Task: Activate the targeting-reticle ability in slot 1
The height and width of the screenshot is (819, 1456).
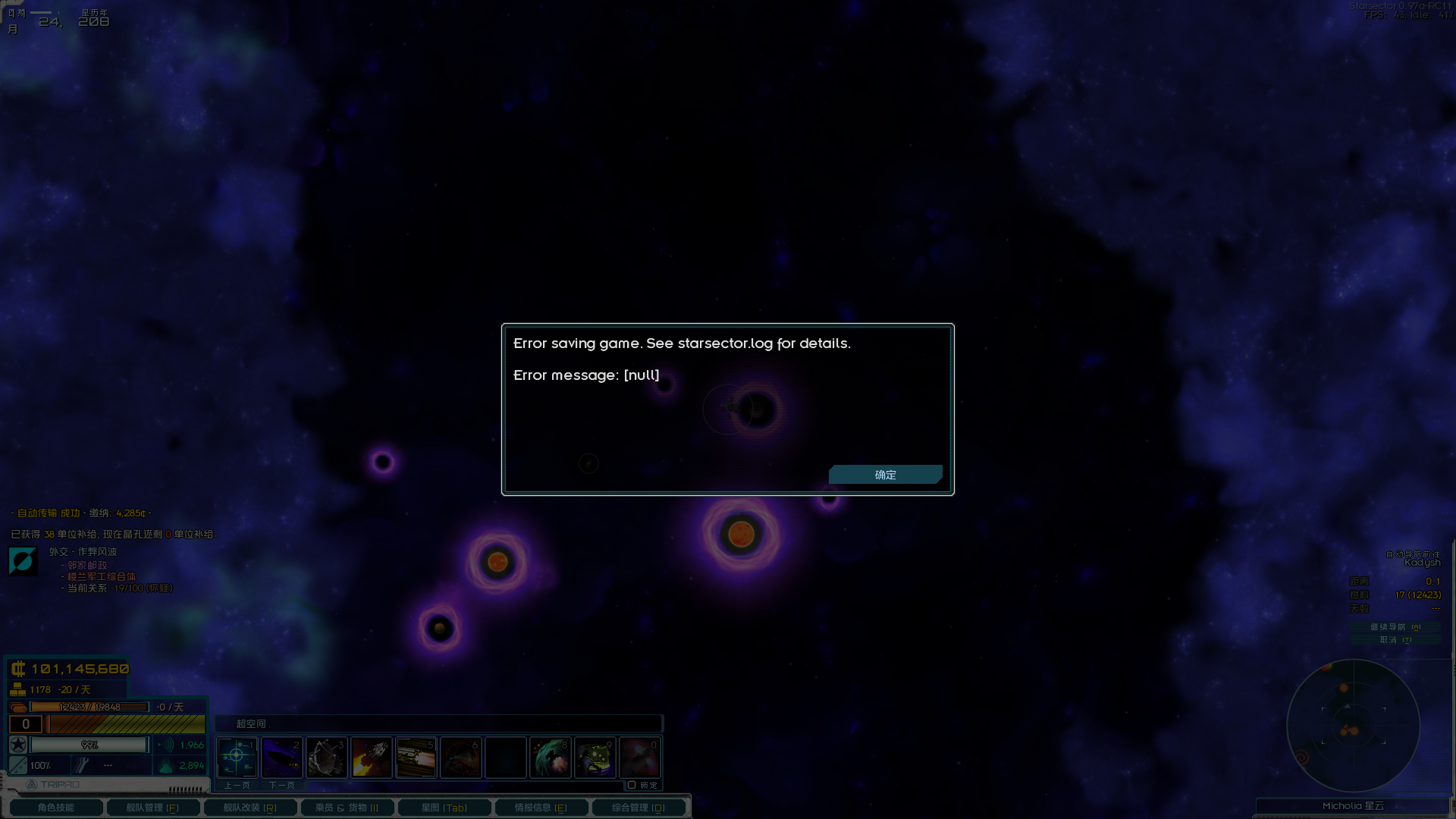Action: click(237, 757)
